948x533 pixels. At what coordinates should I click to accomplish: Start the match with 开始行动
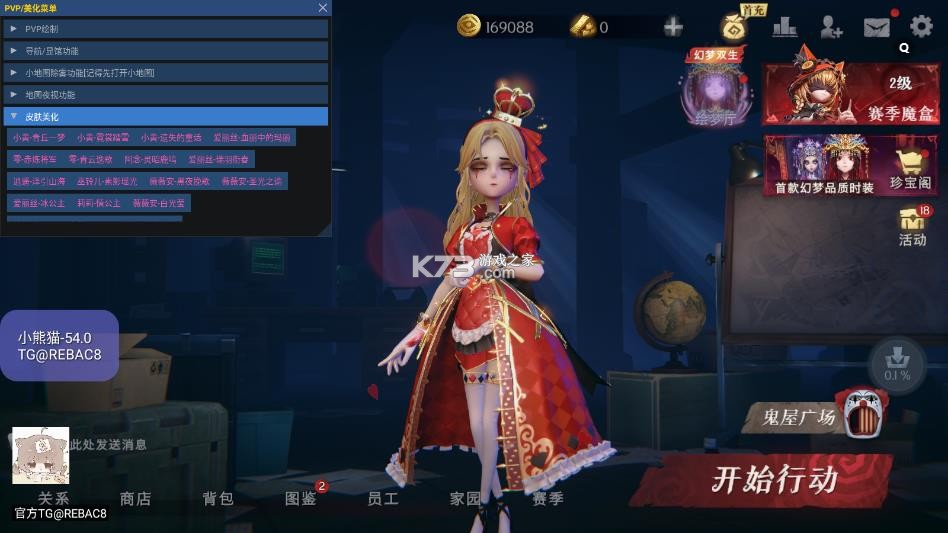(774, 479)
